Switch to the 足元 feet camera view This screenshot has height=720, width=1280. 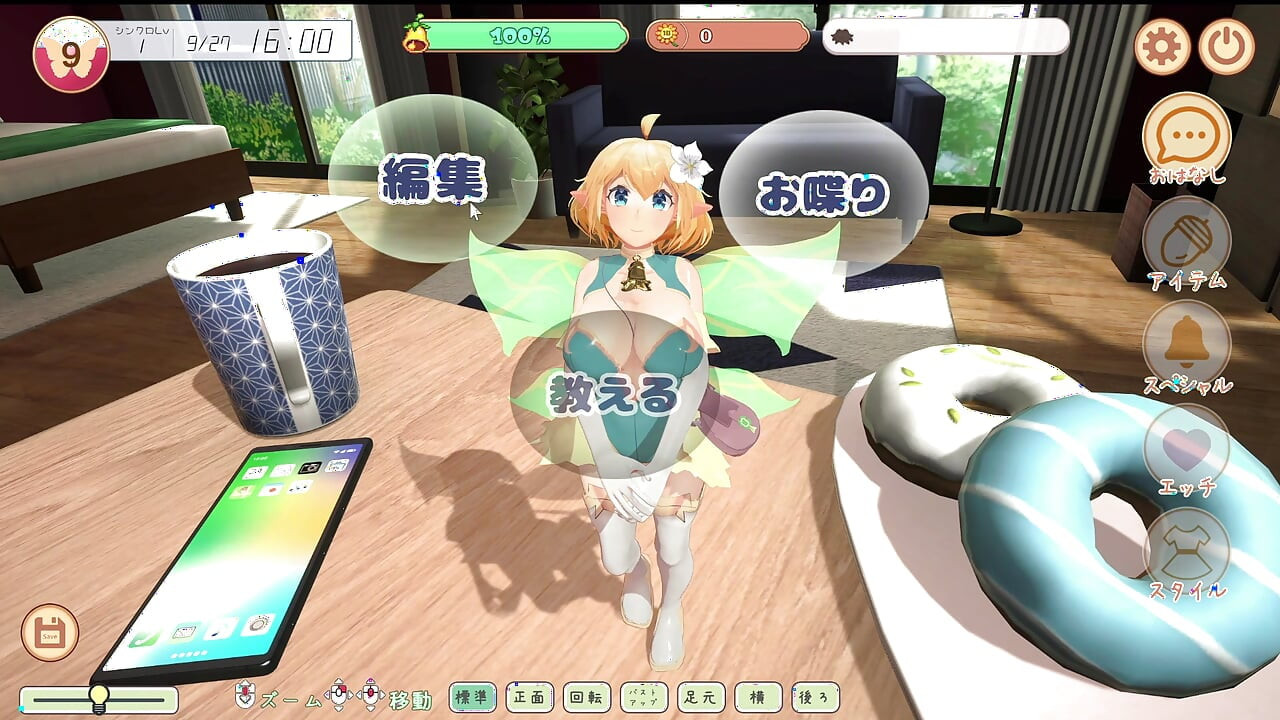[x=701, y=697]
